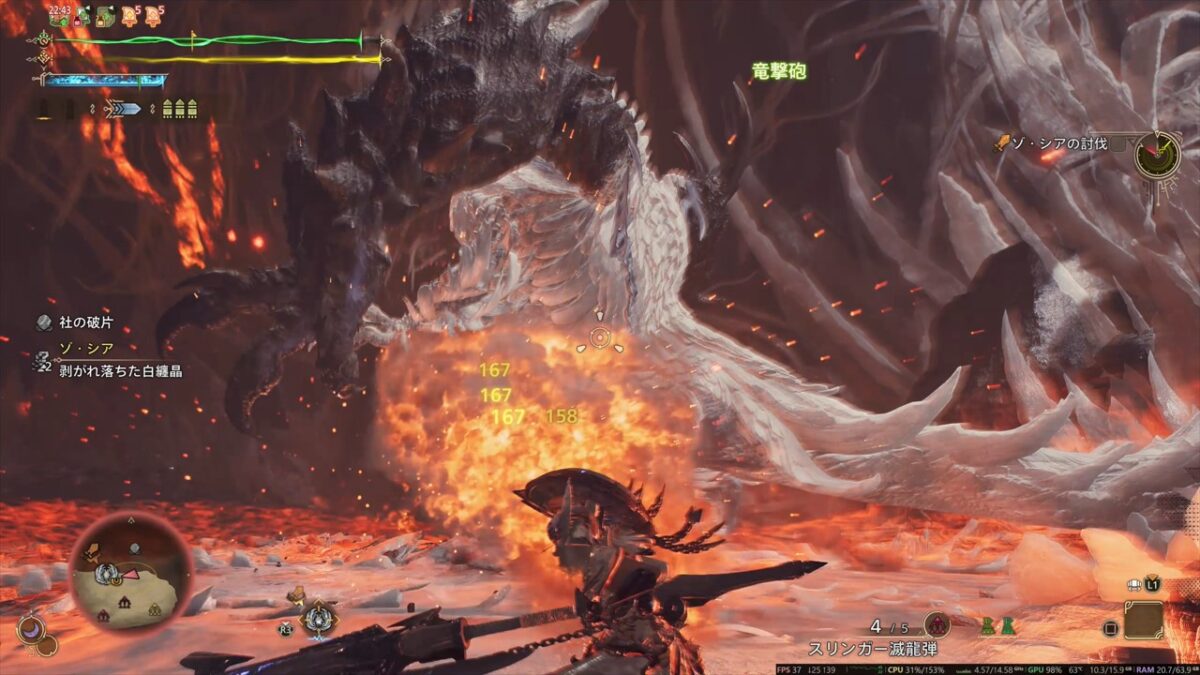Select the monster target icon beside the minimap
The image size is (1200, 675).
318,618
